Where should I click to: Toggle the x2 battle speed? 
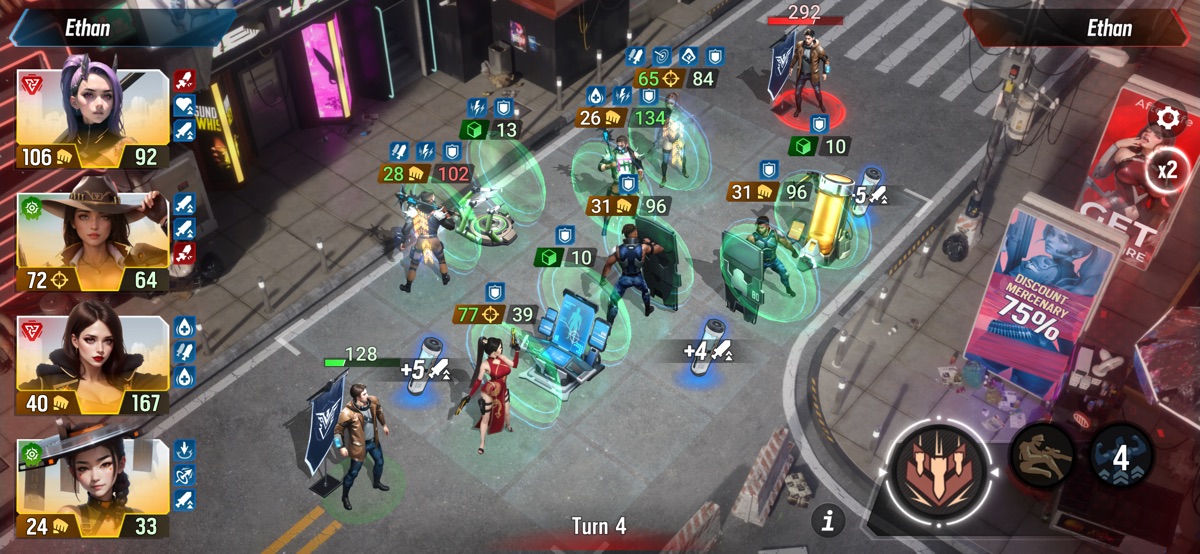(1167, 170)
